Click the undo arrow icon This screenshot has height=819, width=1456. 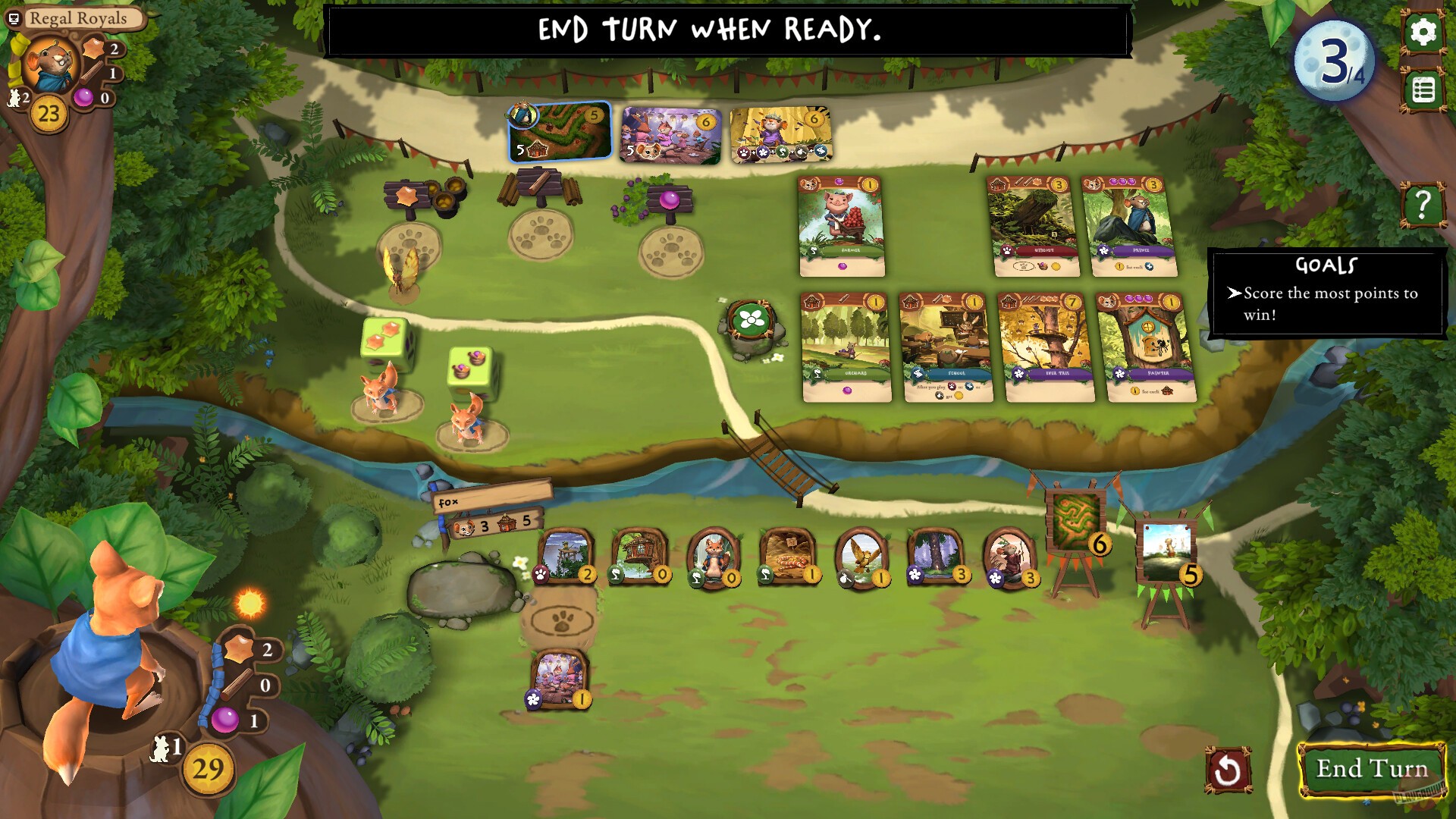[x=1230, y=768]
